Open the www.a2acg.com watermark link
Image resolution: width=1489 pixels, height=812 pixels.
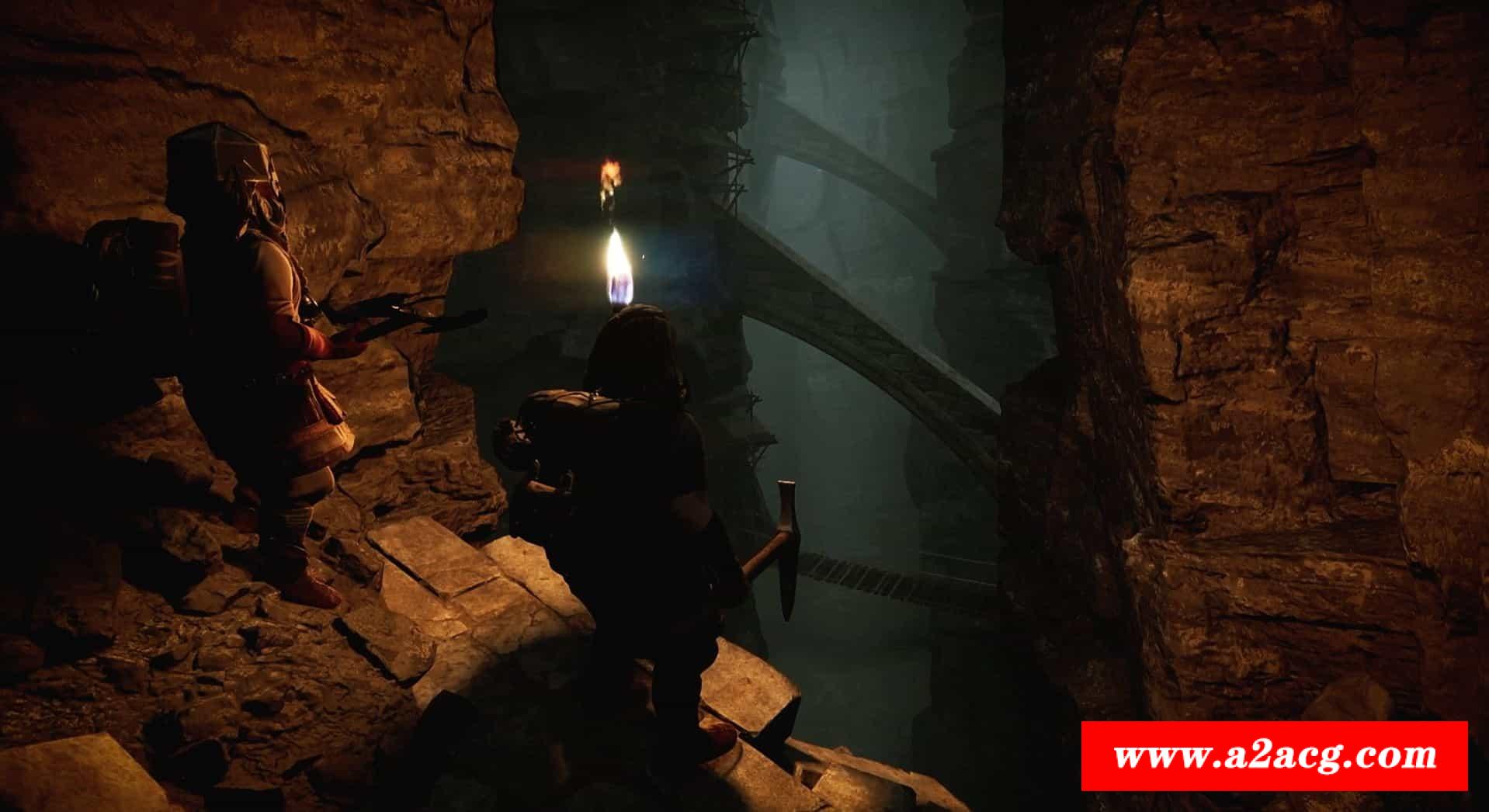click(x=1274, y=755)
